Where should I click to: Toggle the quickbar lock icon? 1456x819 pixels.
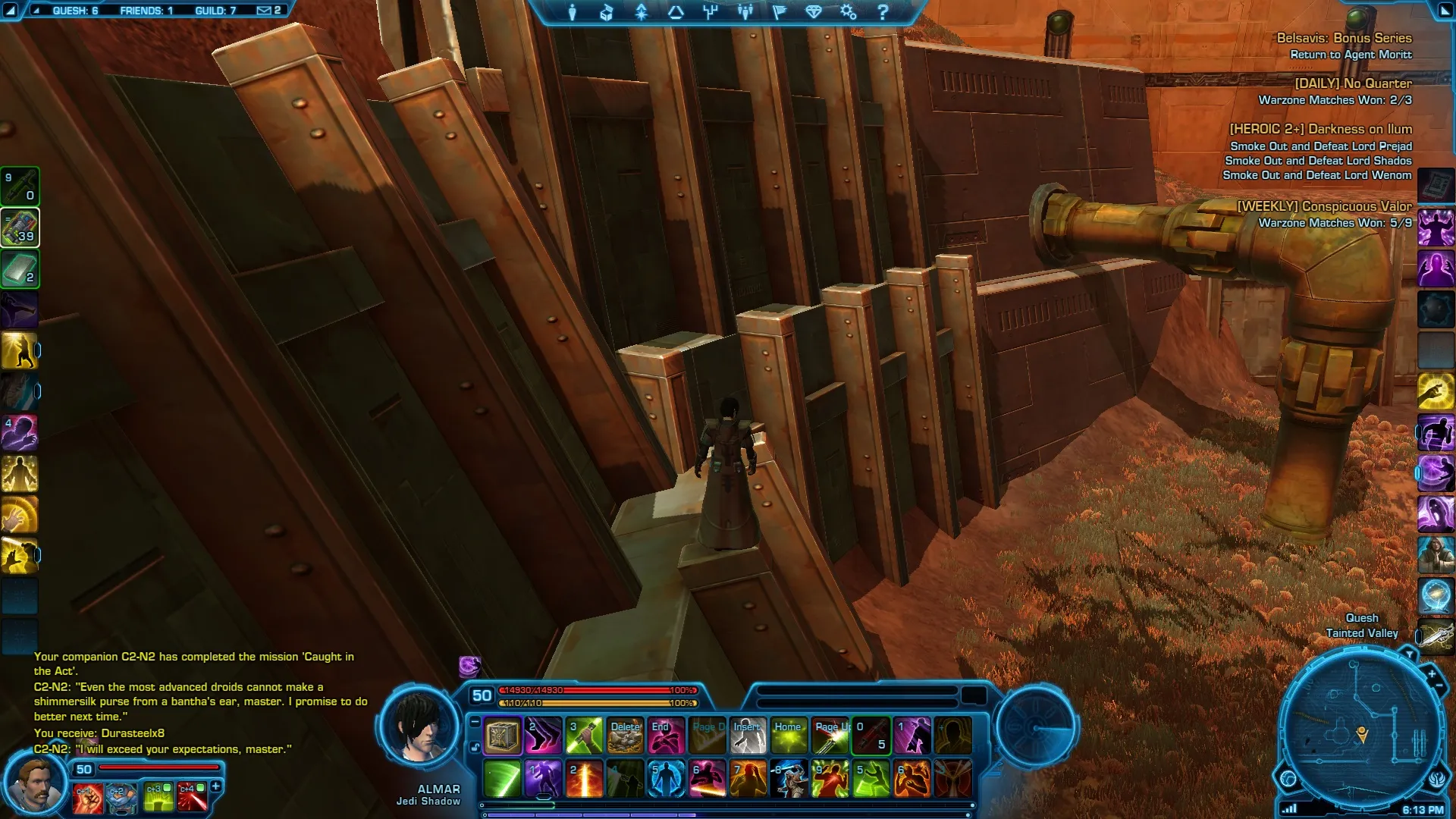click(475, 748)
